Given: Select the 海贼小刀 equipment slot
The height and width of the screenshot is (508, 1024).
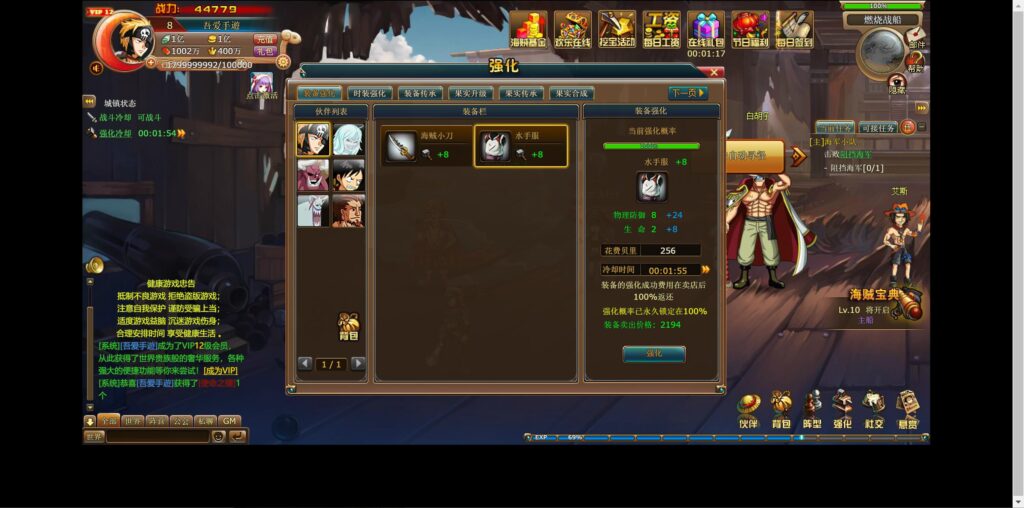Looking at the screenshot, I should 426,147.
